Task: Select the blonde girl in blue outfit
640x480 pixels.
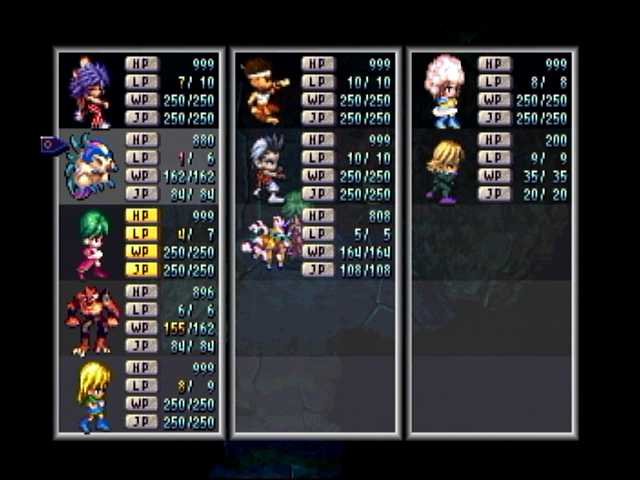Action: (93, 395)
